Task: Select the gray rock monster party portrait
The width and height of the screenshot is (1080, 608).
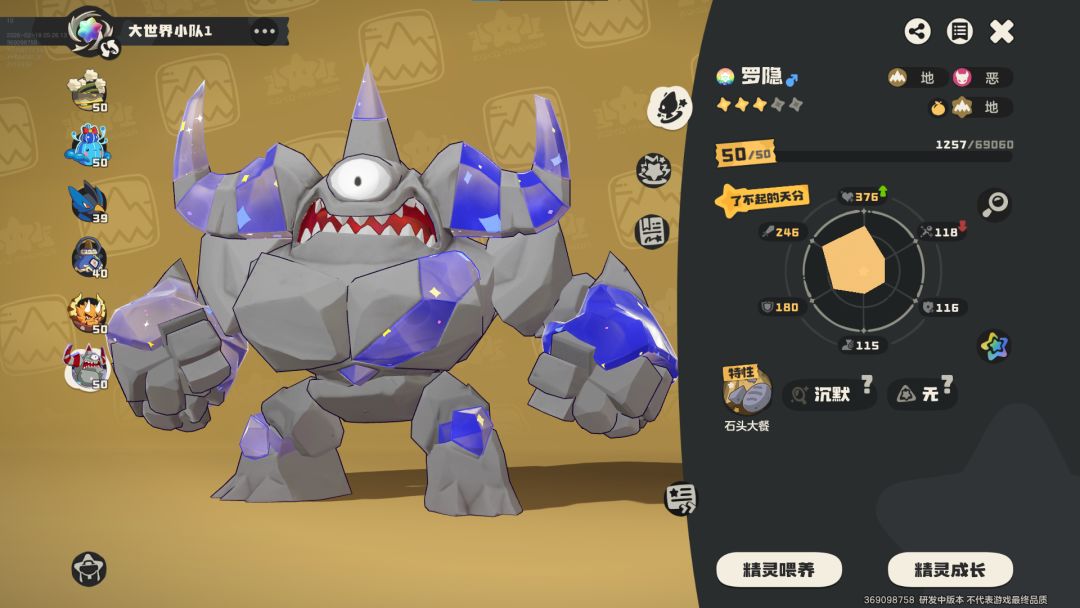Action: (88, 368)
